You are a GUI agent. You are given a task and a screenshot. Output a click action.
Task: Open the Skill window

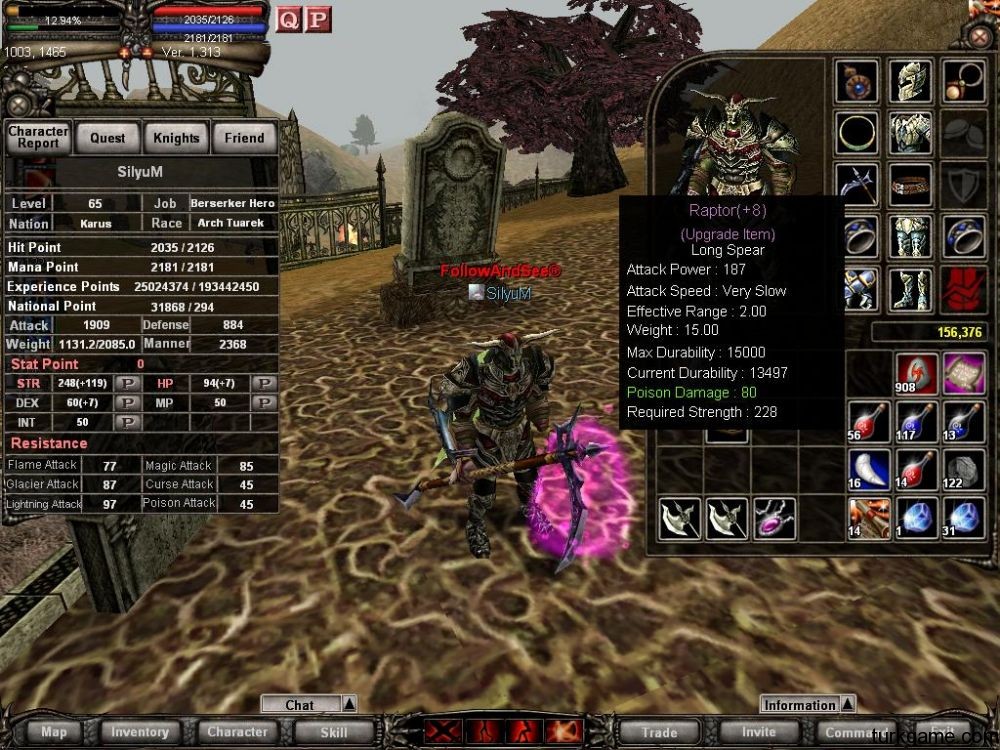[x=334, y=732]
